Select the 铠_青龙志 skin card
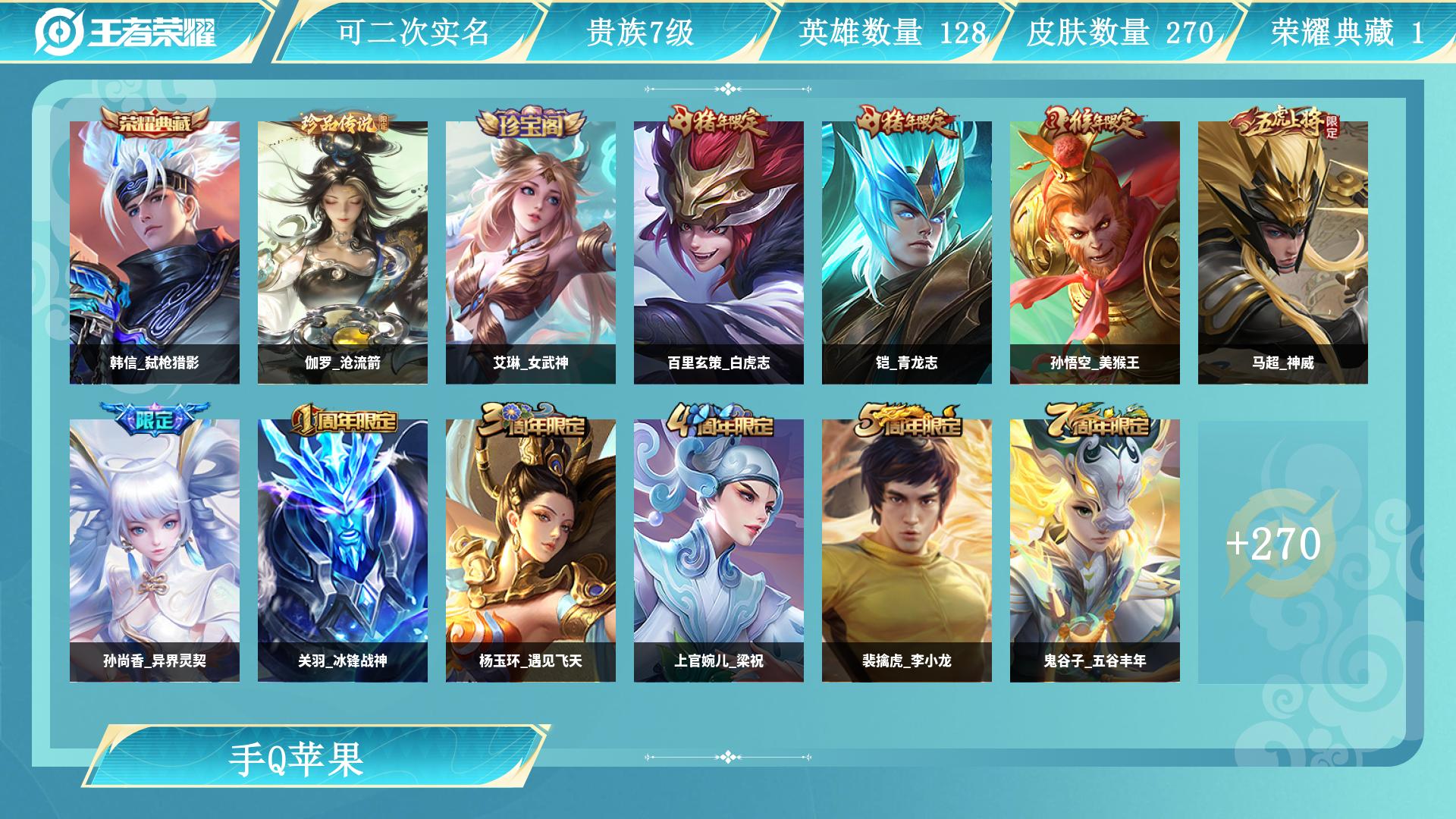Screen dimensions: 1456x819 click(x=907, y=253)
